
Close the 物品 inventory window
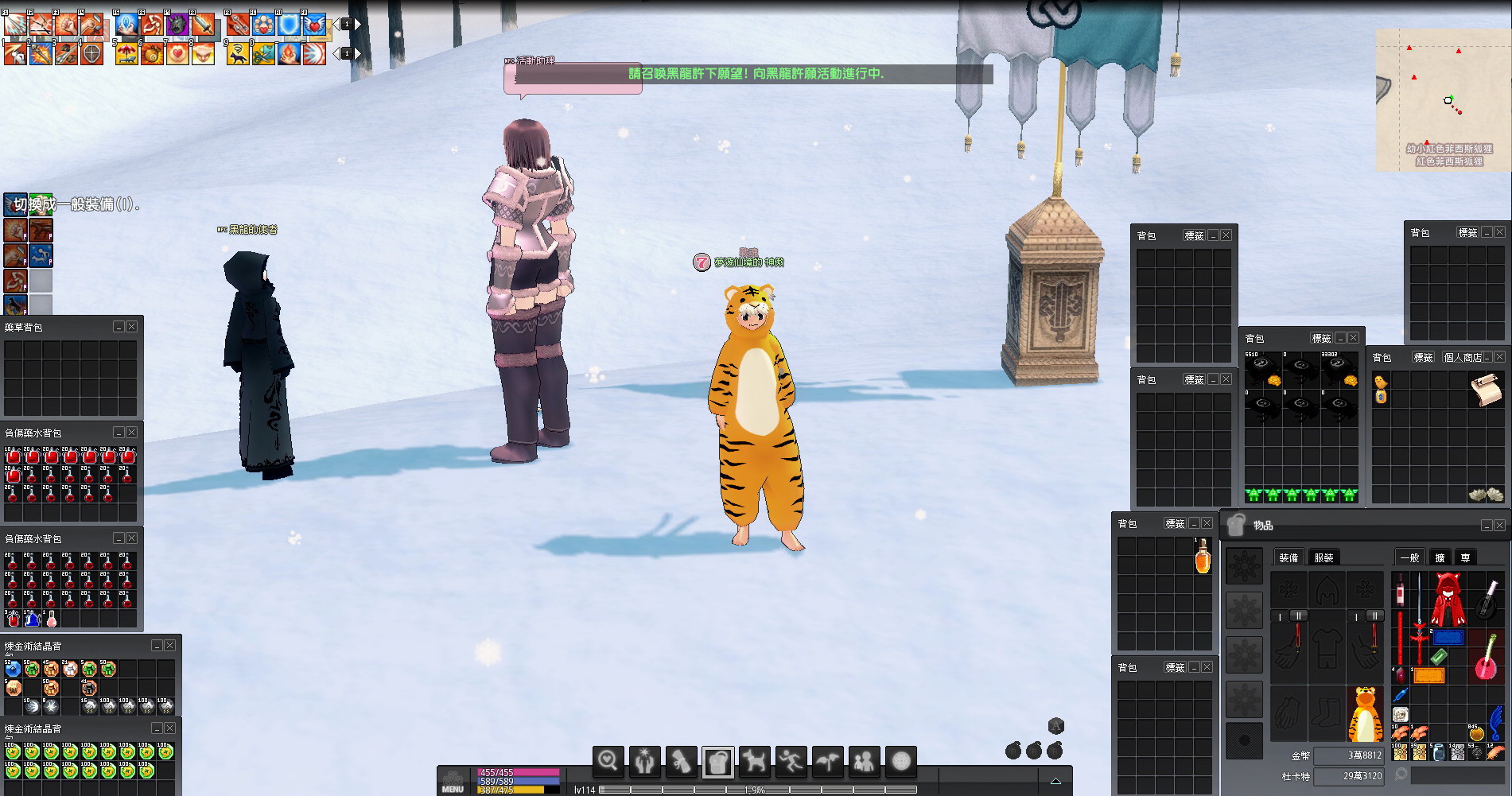click(x=1499, y=526)
